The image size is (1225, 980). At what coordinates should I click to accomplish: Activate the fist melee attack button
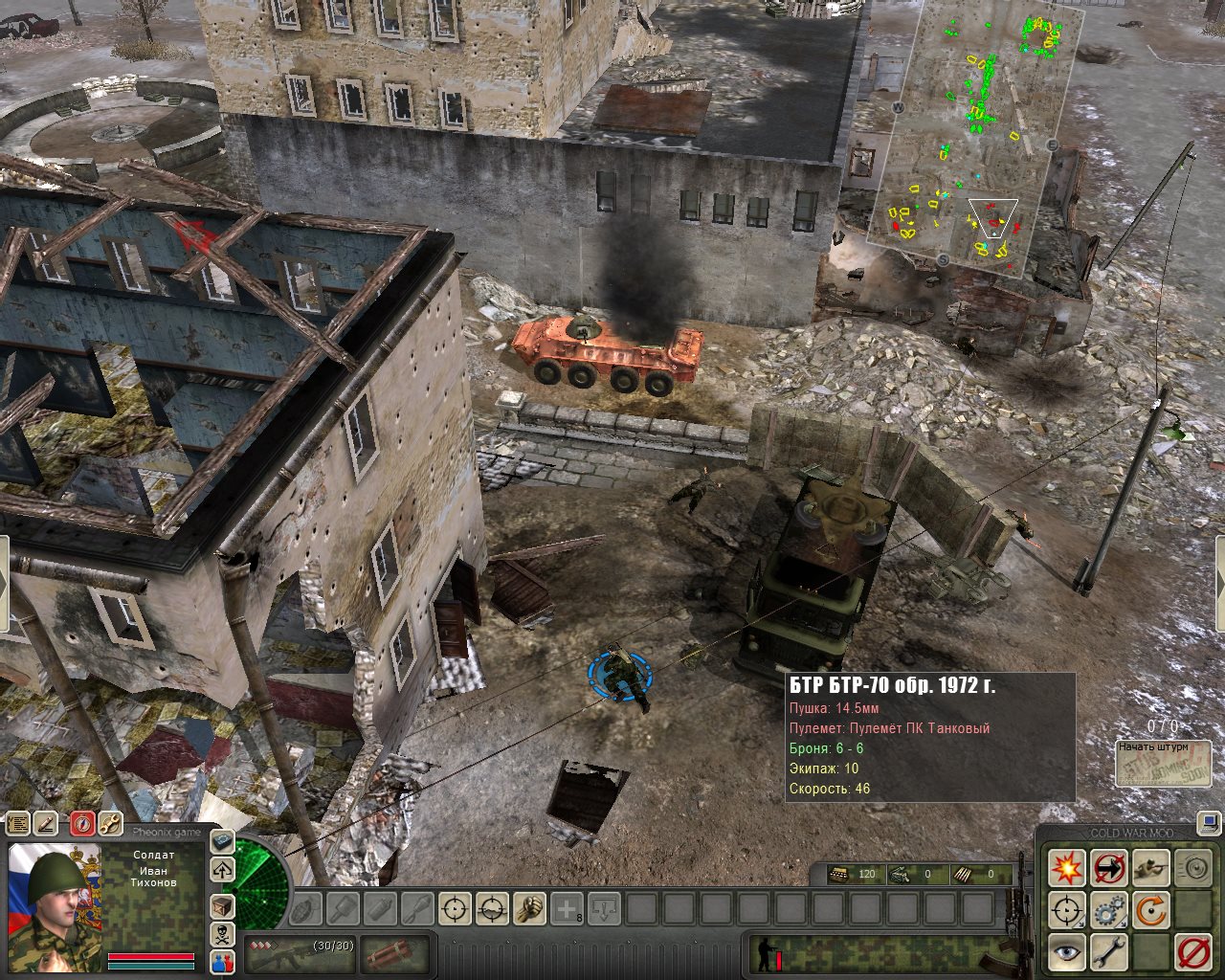(529, 908)
